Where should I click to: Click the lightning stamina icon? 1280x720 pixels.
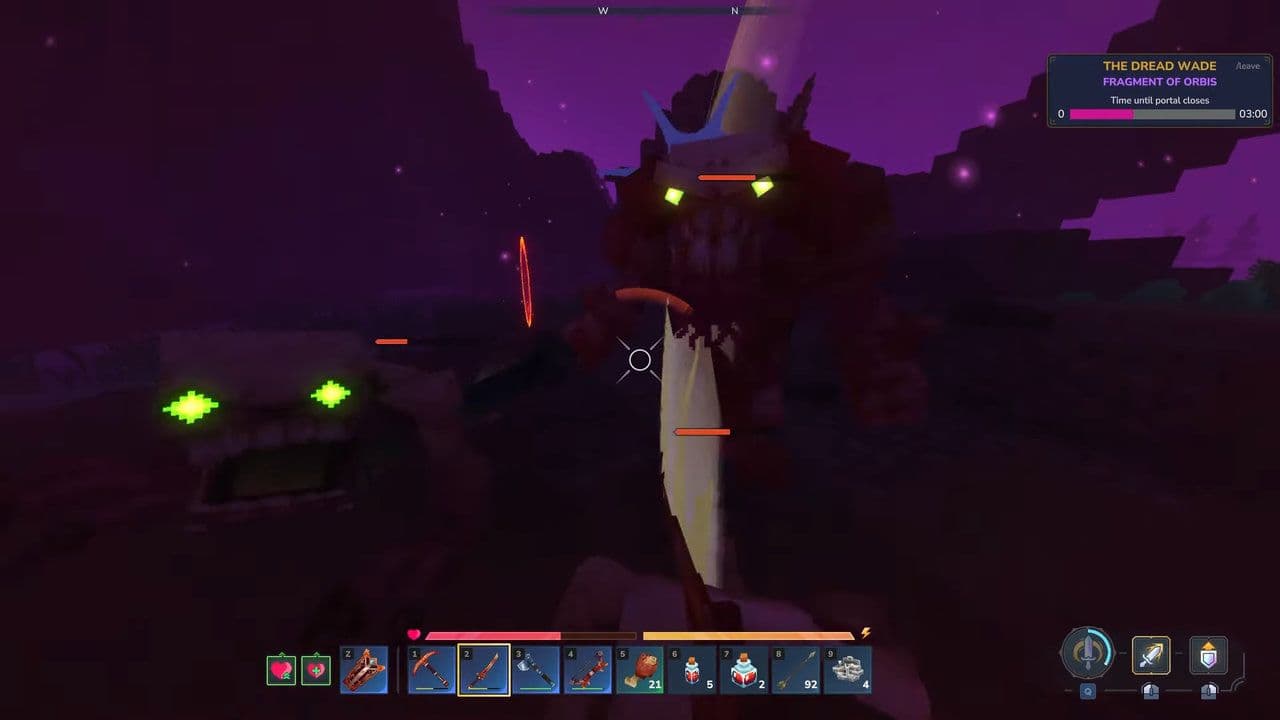click(866, 633)
